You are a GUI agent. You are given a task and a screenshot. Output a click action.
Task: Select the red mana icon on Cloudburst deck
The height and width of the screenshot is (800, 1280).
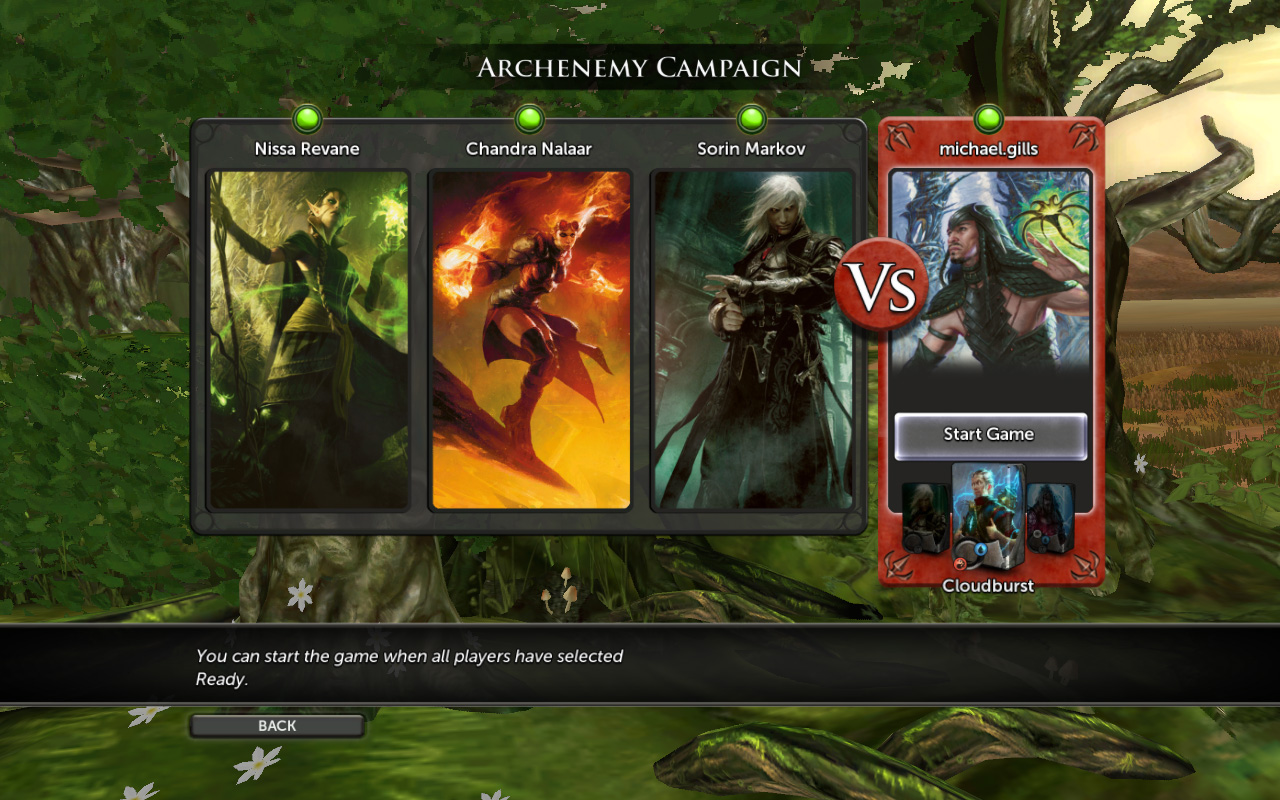point(962,563)
